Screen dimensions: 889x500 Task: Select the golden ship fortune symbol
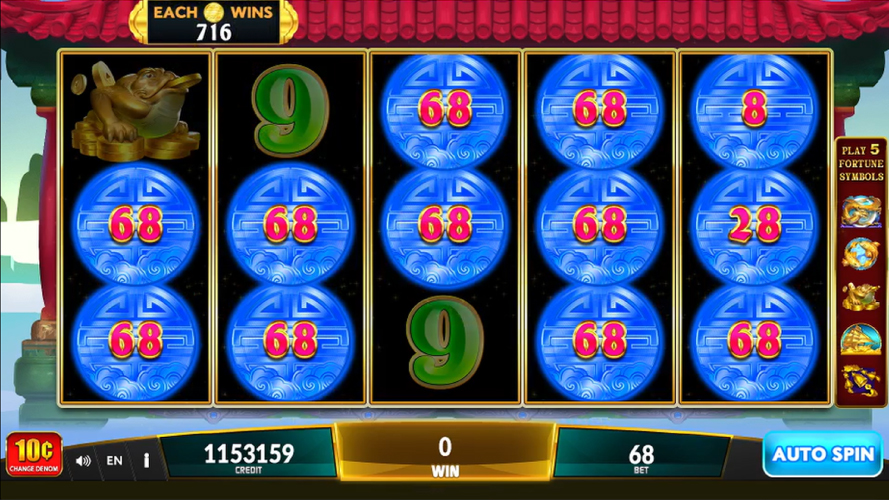point(860,339)
